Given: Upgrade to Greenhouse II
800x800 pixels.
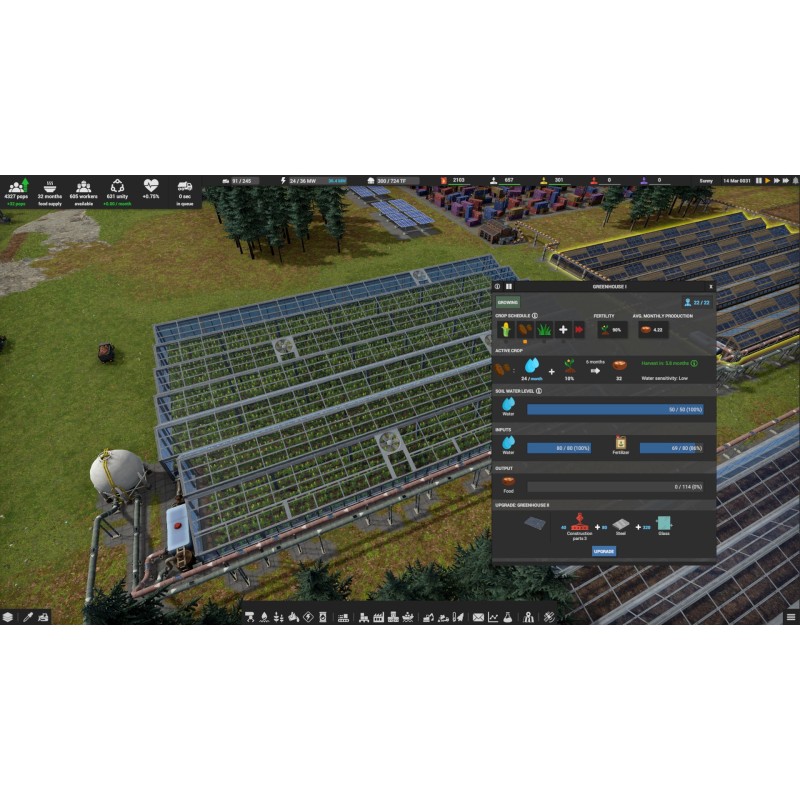Looking at the screenshot, I should click(603, 550).
